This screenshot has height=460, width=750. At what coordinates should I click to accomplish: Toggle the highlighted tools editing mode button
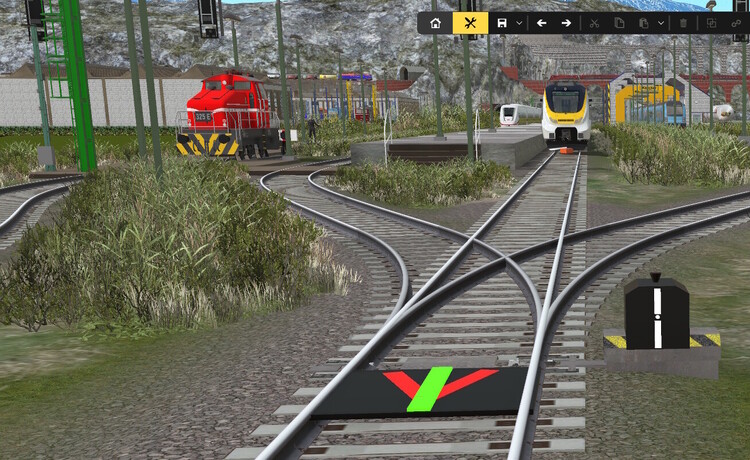point(470,23)
